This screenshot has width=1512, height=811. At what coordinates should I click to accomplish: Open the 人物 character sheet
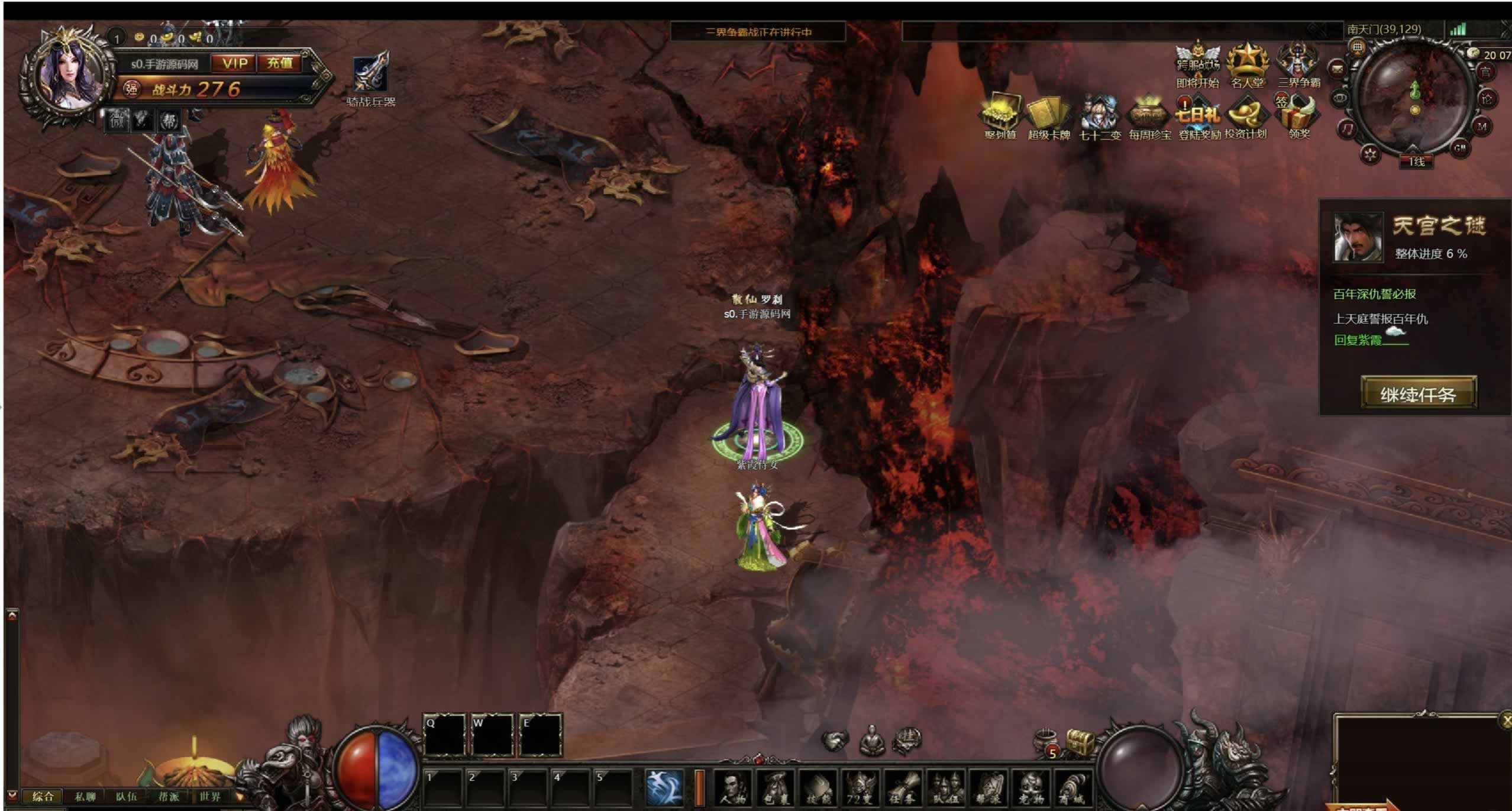coord(732,789)
